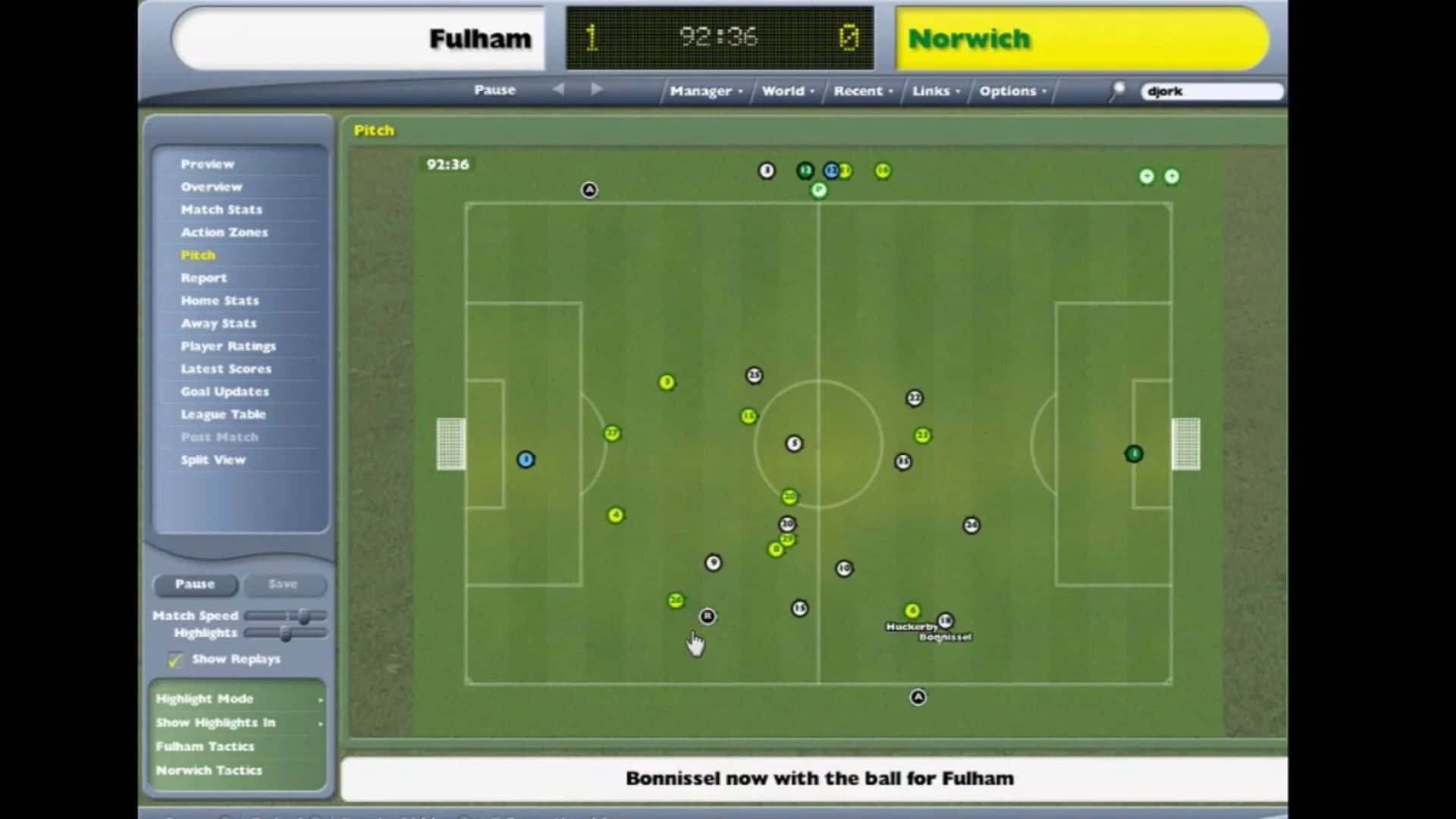The image size is (1456, 819).
Task: Open Fulham Tactics
Action: [x=206, y=746]
